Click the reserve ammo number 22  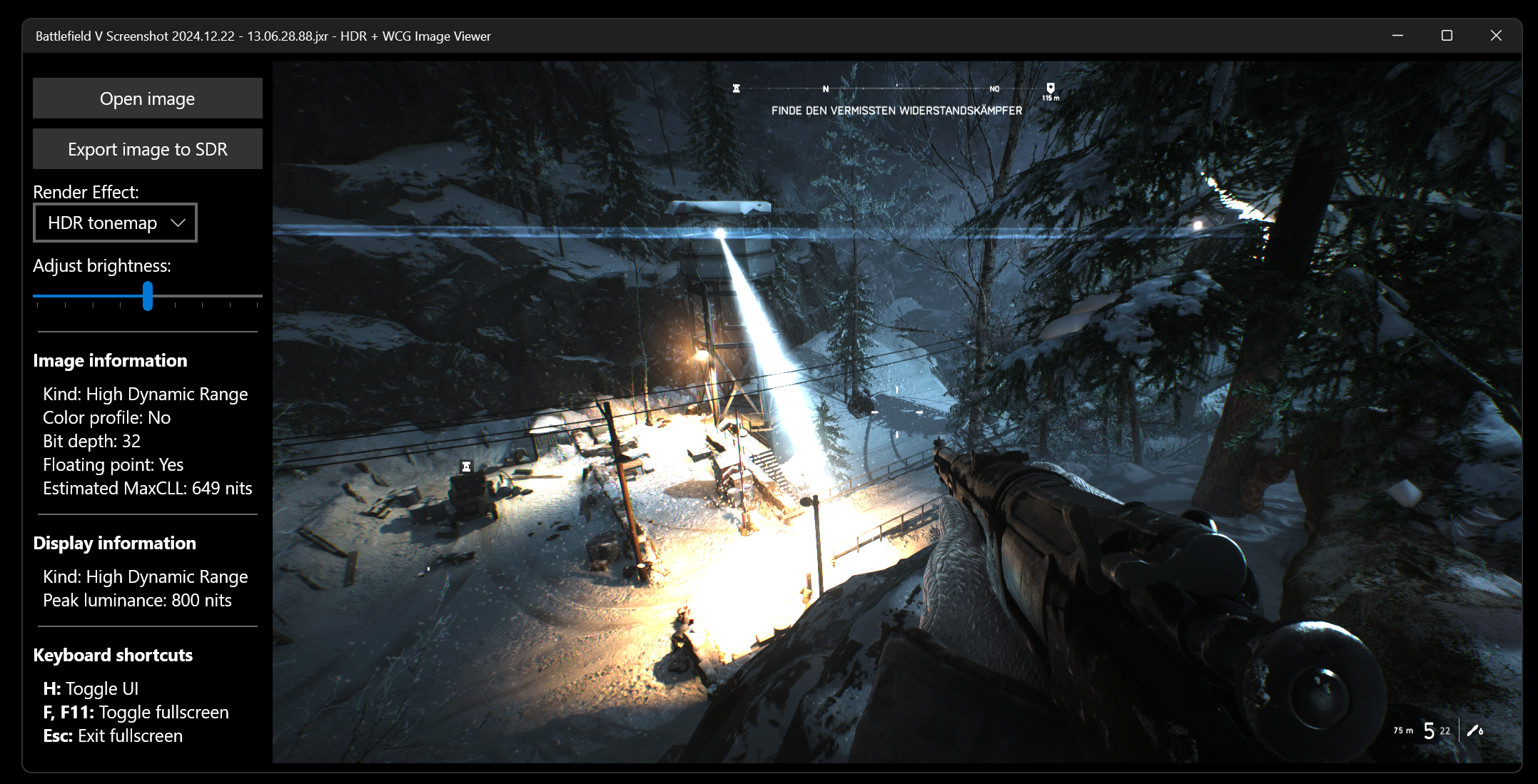[1445, 731]
